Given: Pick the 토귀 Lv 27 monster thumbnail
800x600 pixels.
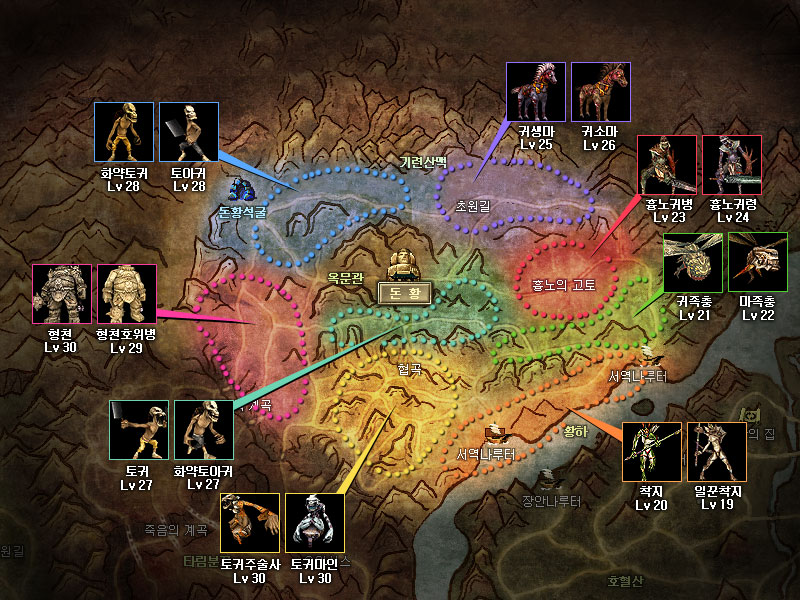Looking at the screenshot, I should [x=139, y=430].
